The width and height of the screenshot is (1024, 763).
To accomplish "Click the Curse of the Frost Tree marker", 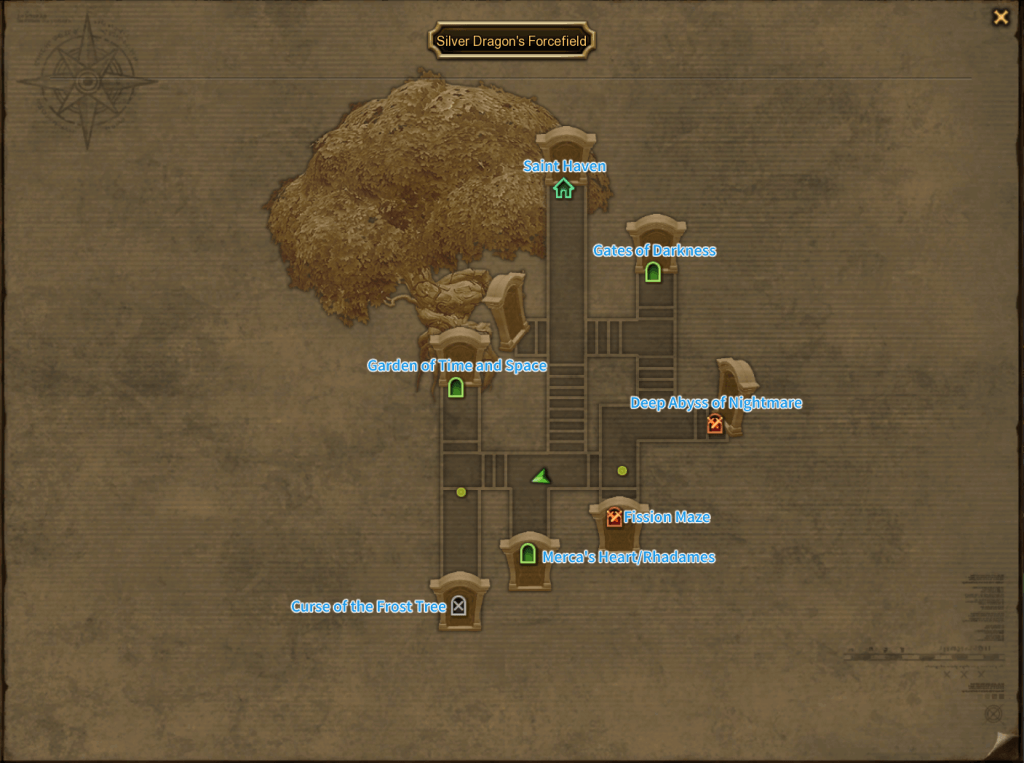I will 458,605.
